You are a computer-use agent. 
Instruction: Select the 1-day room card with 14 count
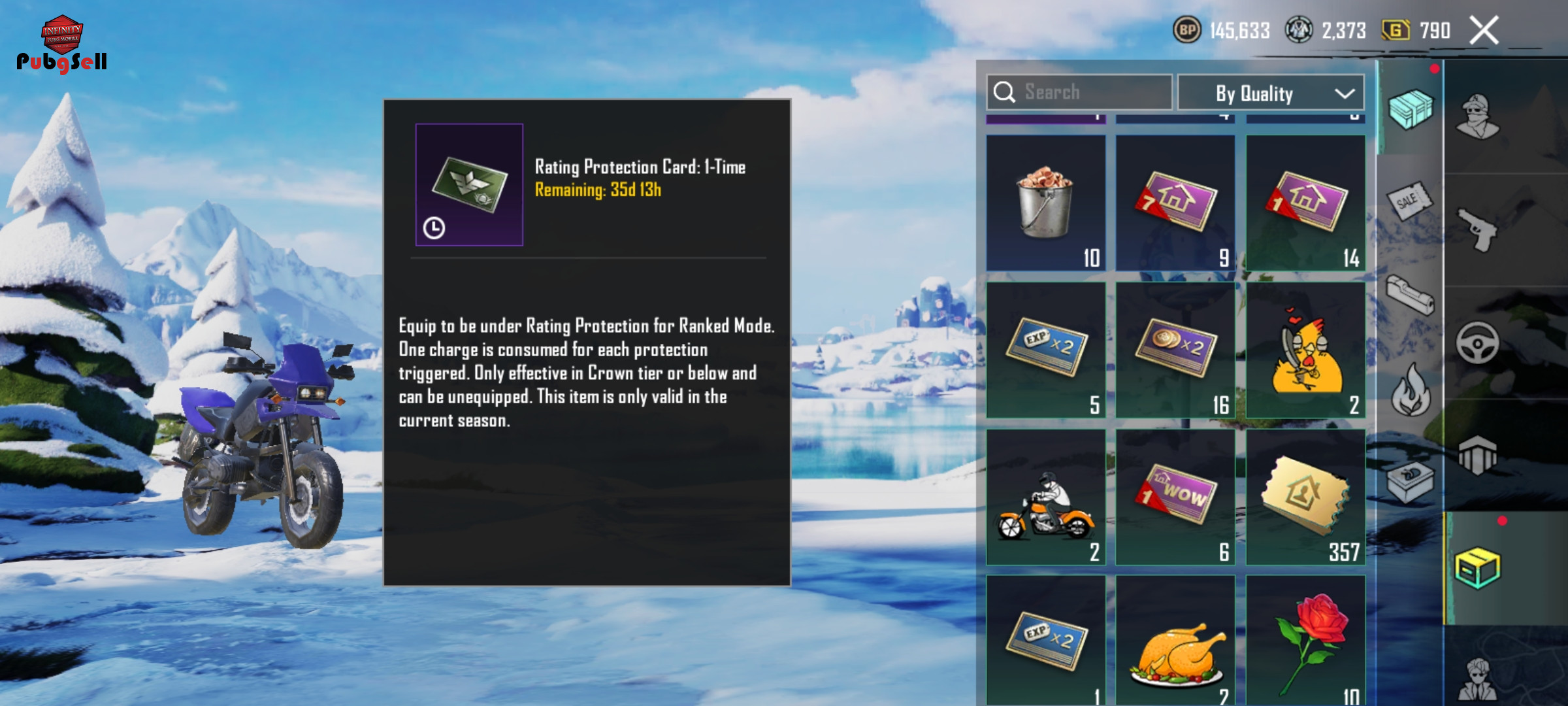(x=1305, y=203)
